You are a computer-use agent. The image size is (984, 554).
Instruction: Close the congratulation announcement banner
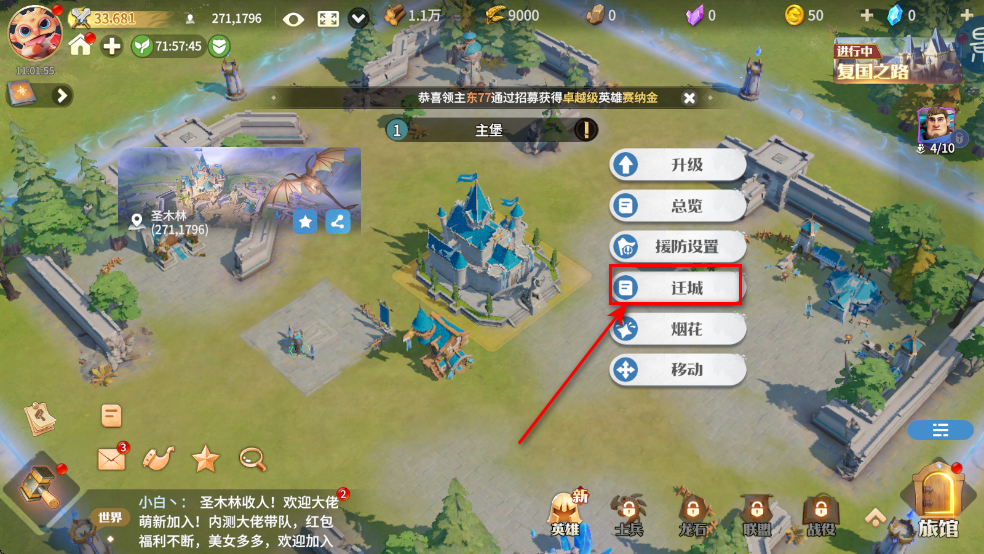[689, 98]
